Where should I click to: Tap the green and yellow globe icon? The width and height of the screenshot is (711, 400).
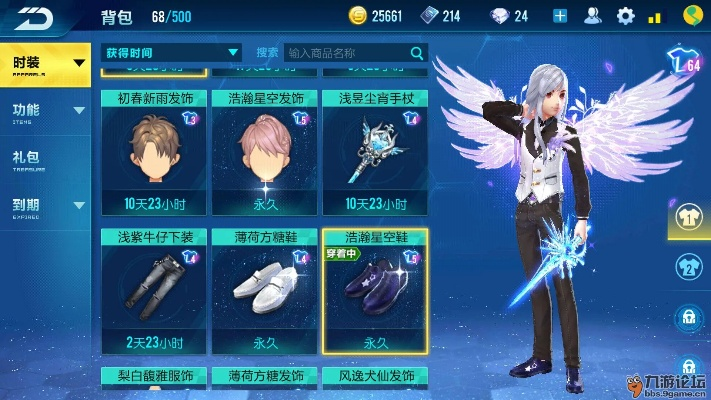click(691, 16)
